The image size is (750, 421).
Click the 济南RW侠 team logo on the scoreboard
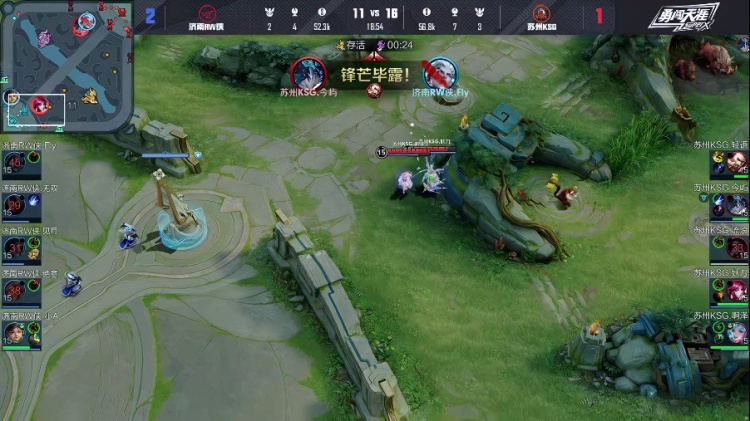[208, 13]
